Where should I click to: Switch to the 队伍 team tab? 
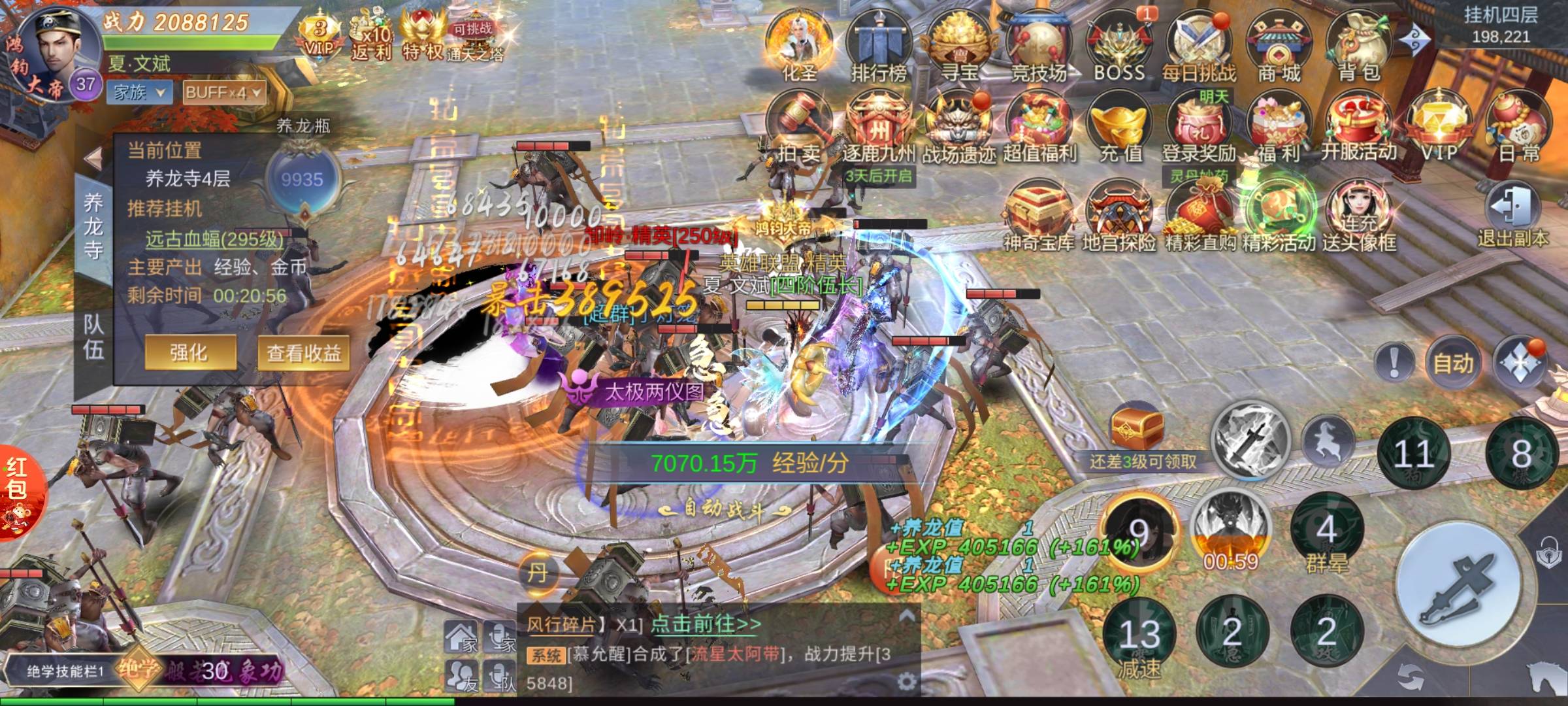pyautogui.click(x=93, y=337)
